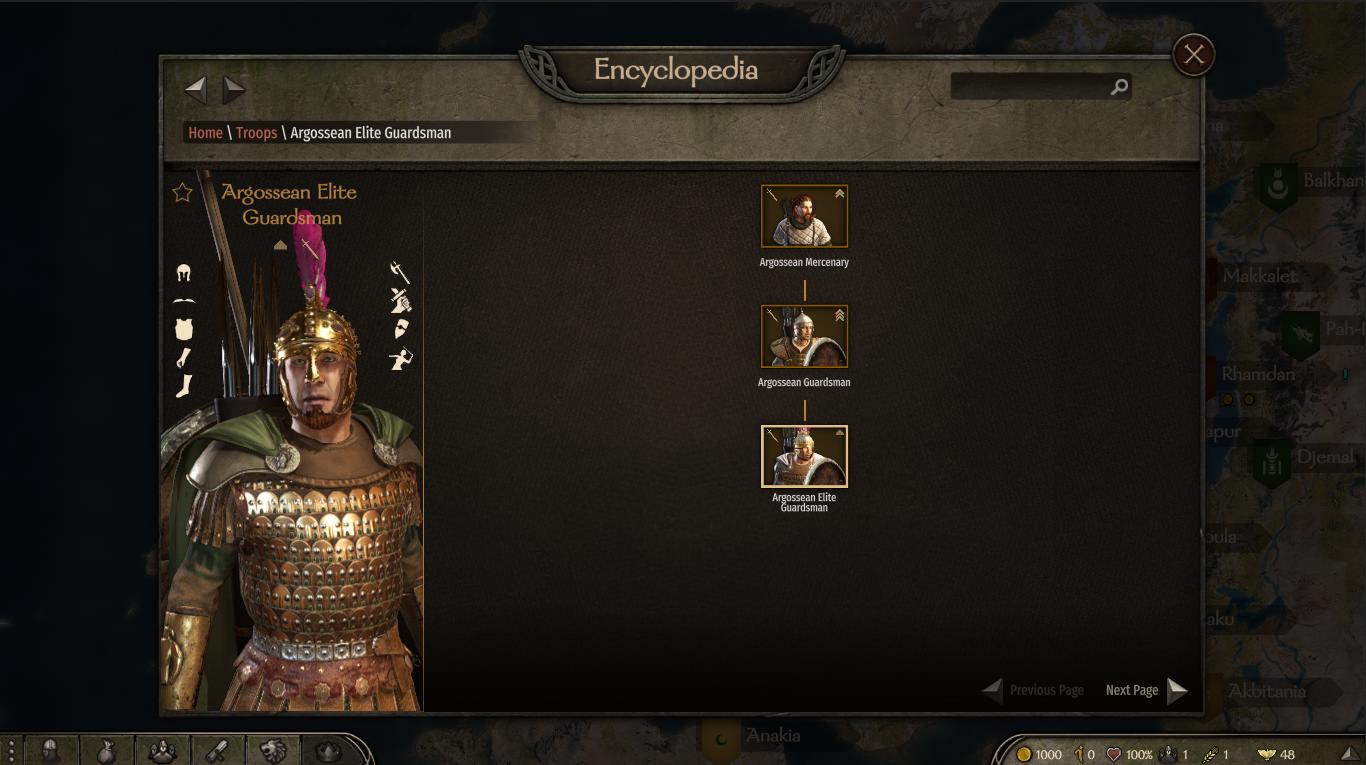Select the Argossean Elite Guardsman tile
1366x765 pixels.
click(x=804, y=456)
